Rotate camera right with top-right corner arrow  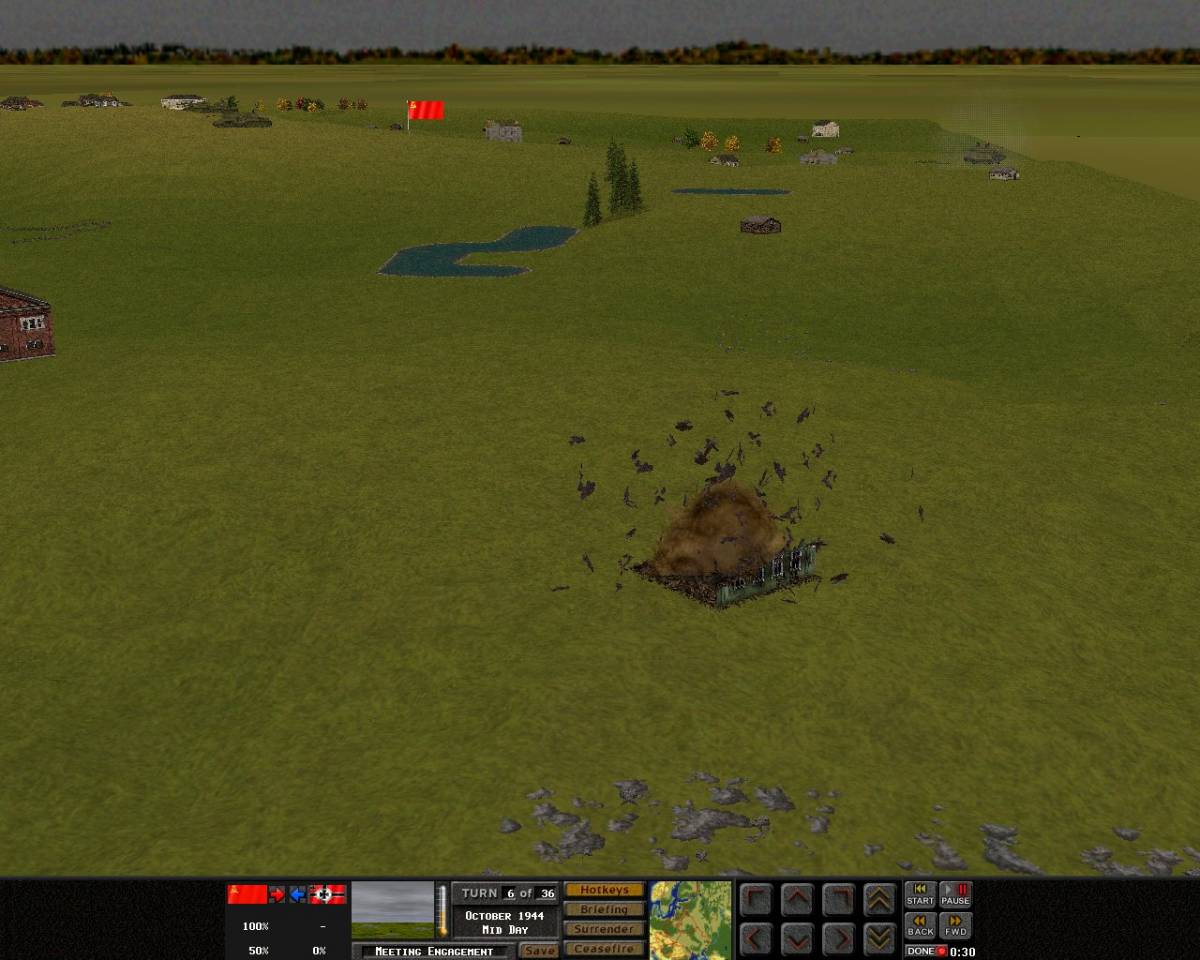click(x=838, y=900)
